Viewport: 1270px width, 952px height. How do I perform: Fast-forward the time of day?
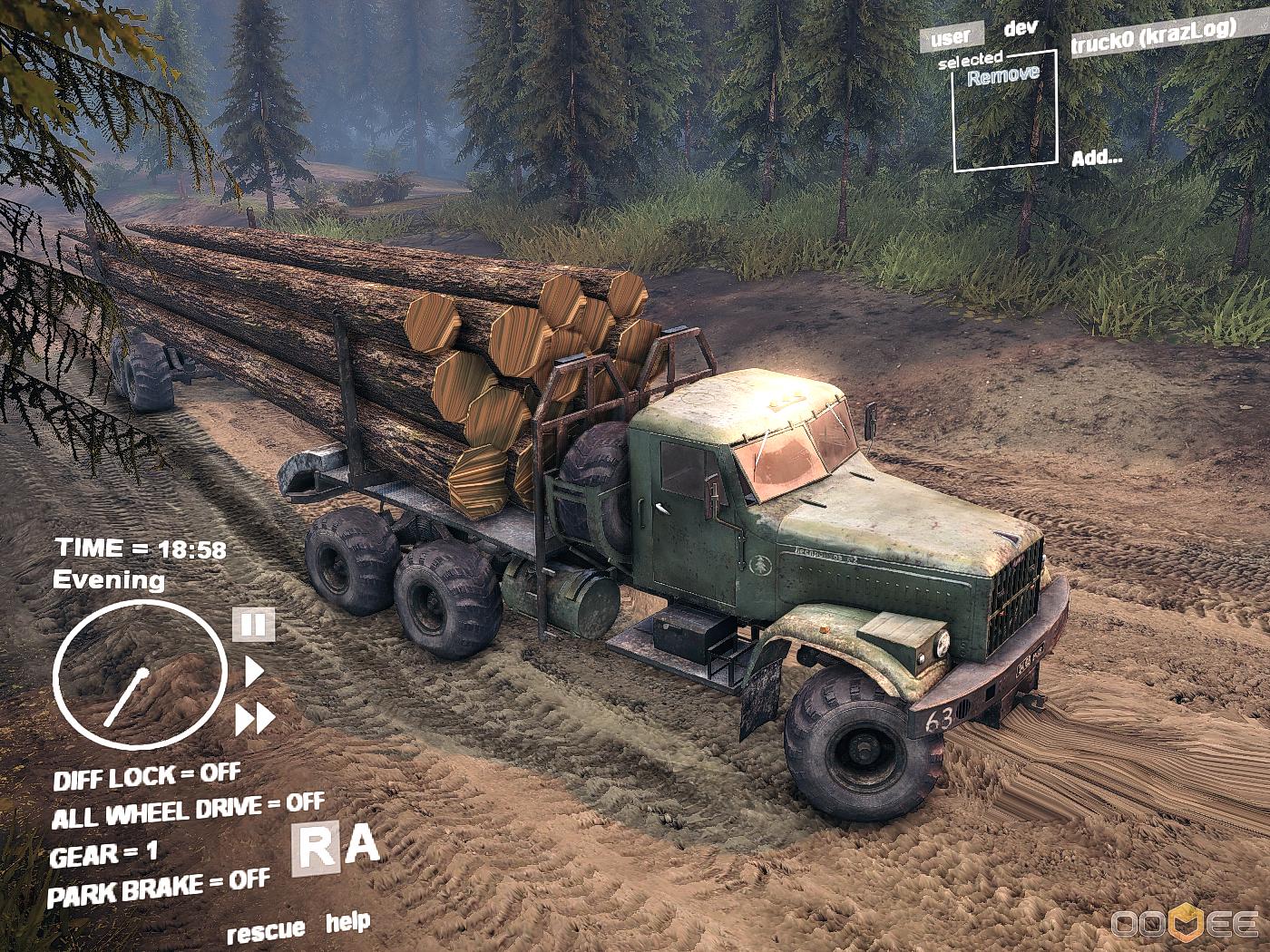[x=255, y=719]
